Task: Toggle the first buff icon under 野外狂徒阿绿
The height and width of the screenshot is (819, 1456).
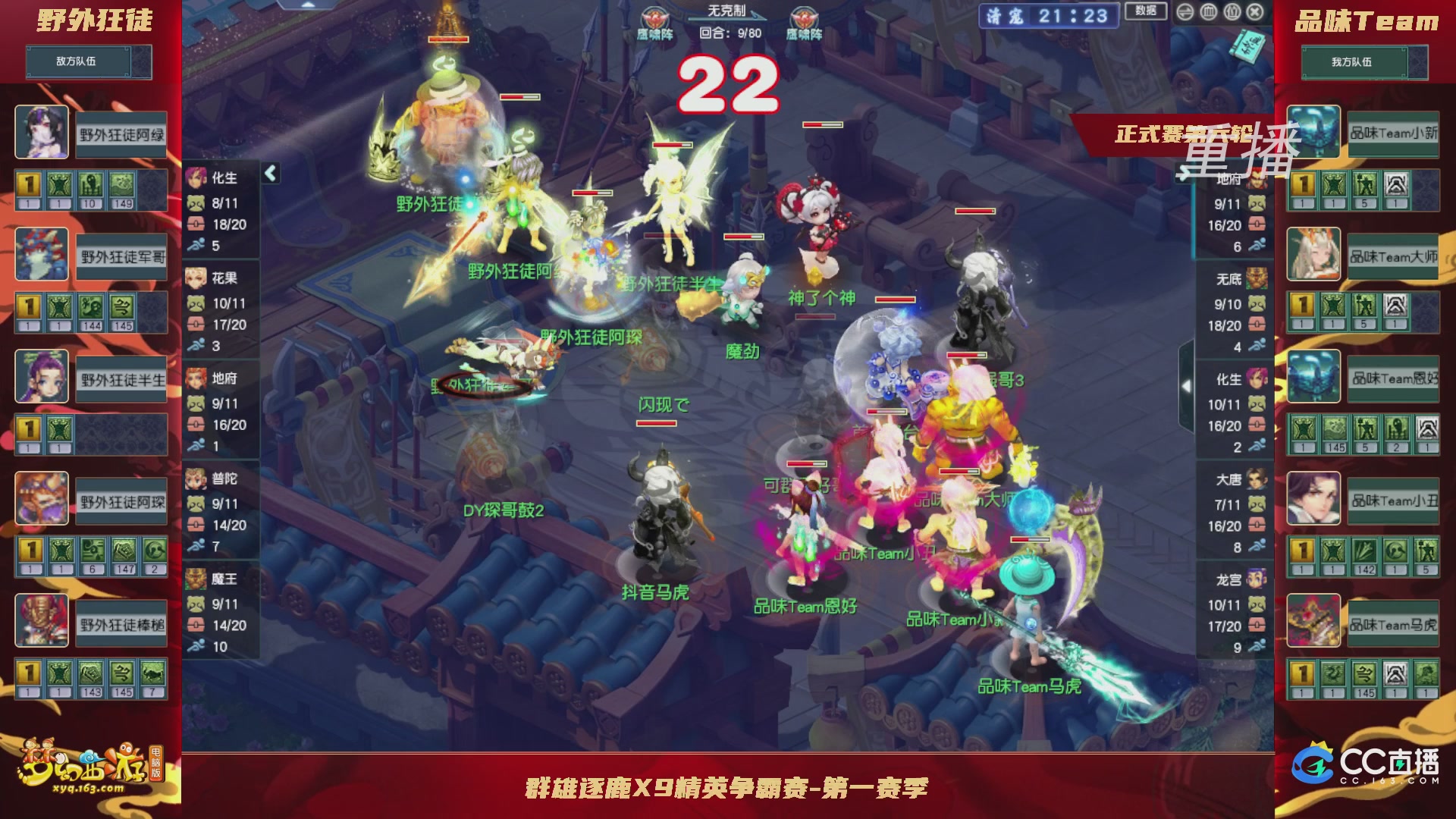Action: coord(28,184)
